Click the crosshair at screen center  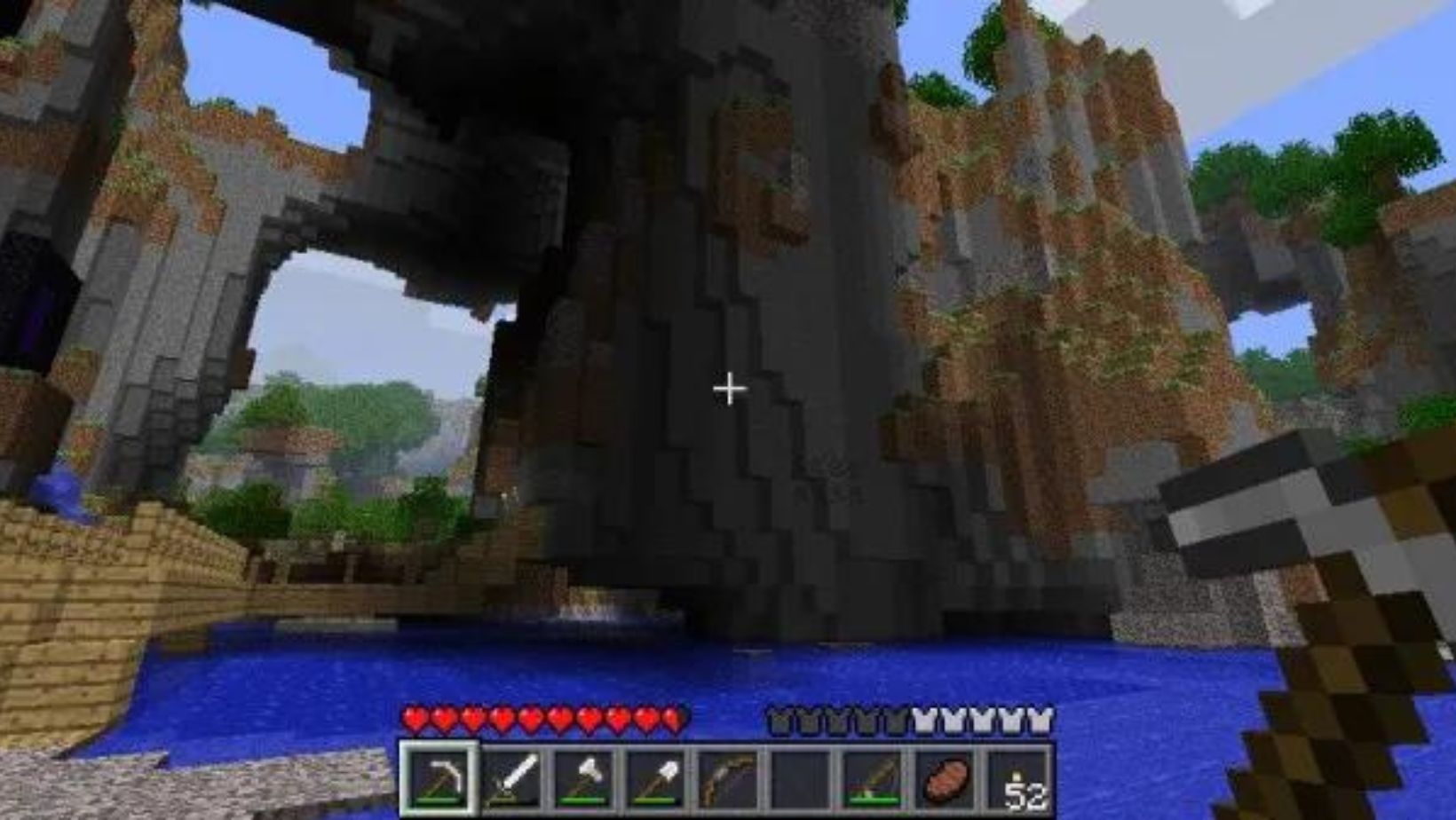730,388
